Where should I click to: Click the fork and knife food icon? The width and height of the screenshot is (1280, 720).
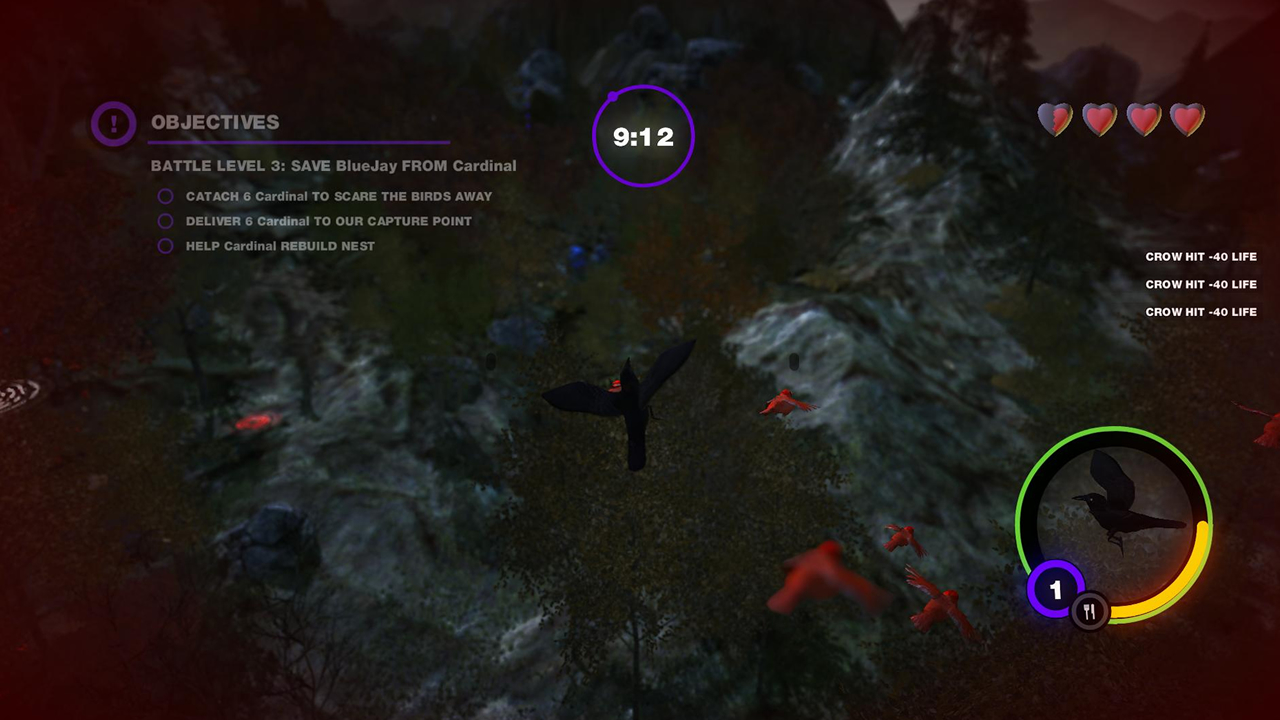point(1089,612)
